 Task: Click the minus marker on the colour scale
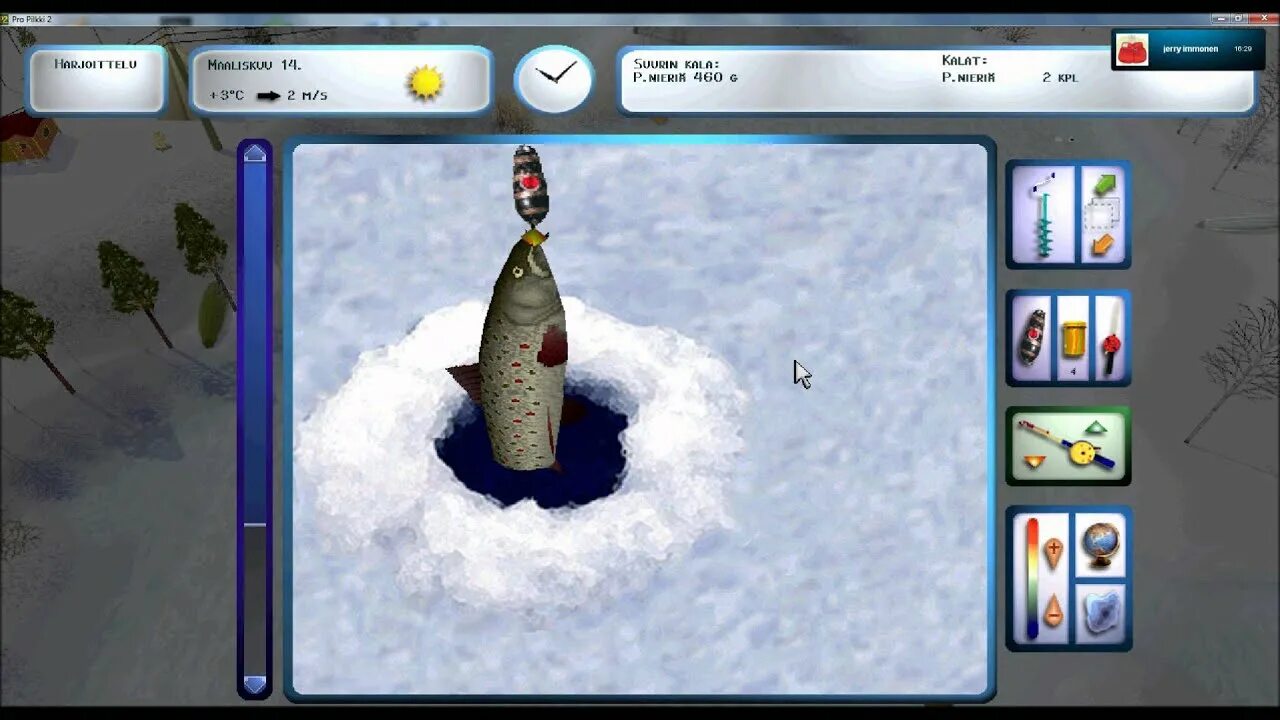pos(1053,610)
